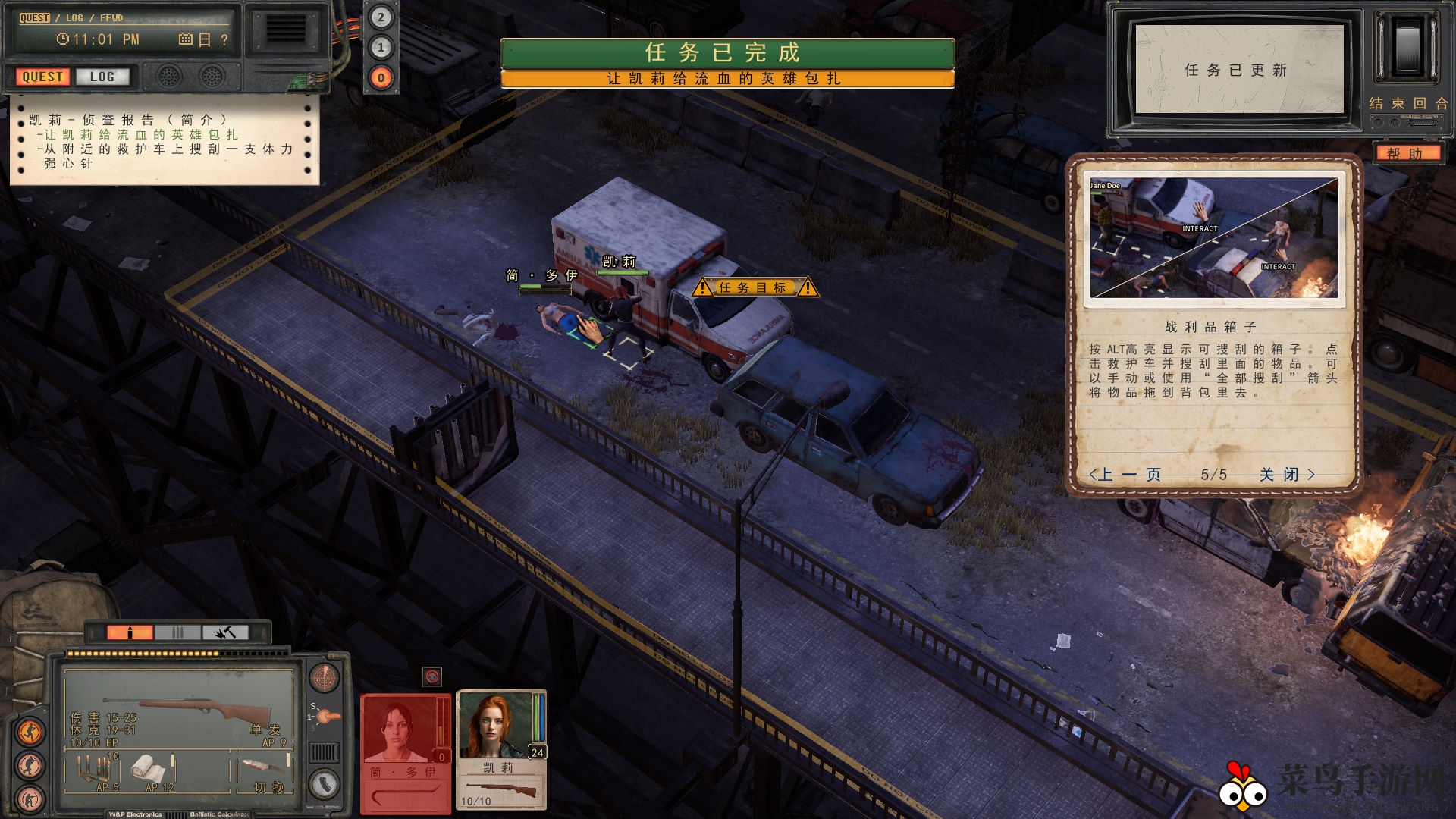Viewport: 1456px width, 819px height.
Task: Select the round button numbered 1
Action: [381, 48]
